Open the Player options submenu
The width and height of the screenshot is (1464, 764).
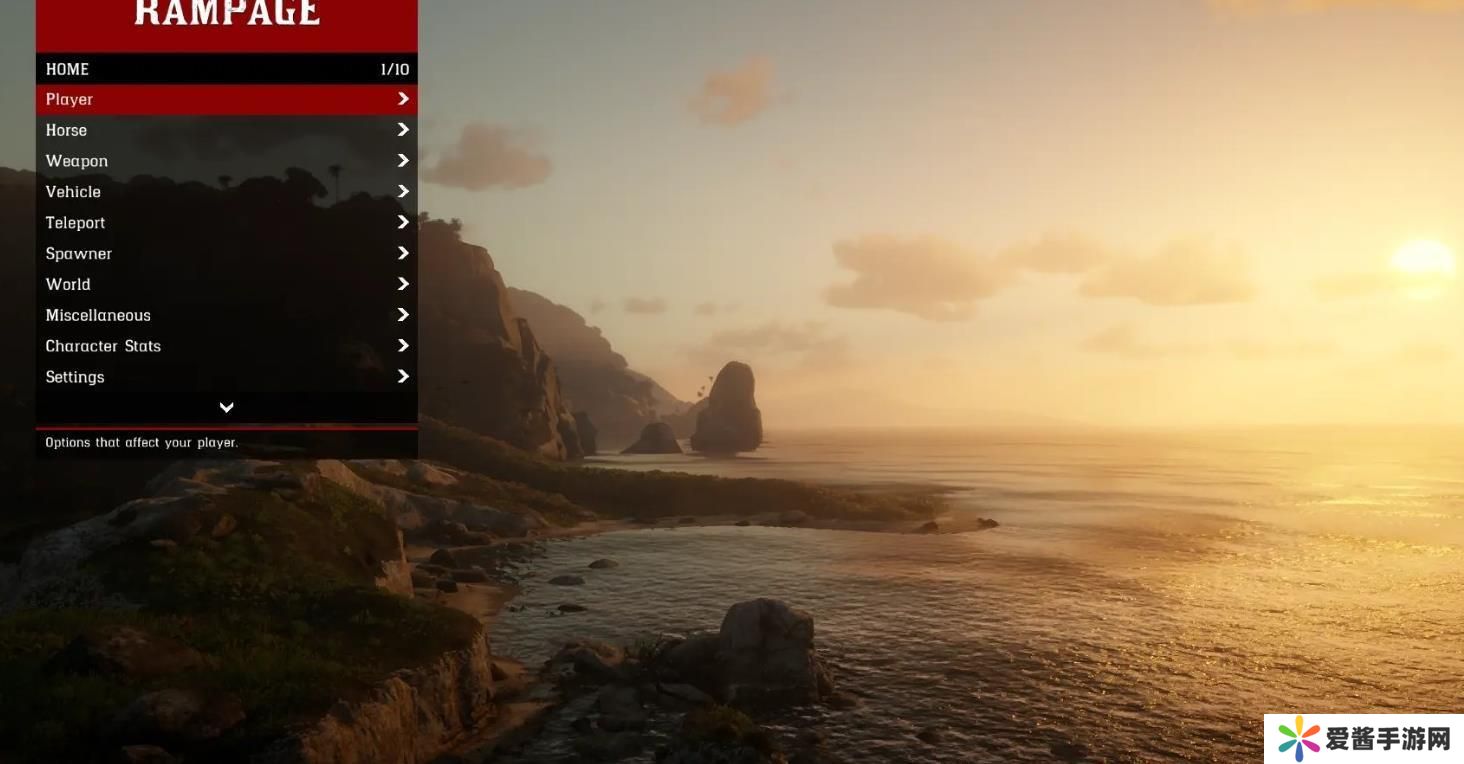226,99
